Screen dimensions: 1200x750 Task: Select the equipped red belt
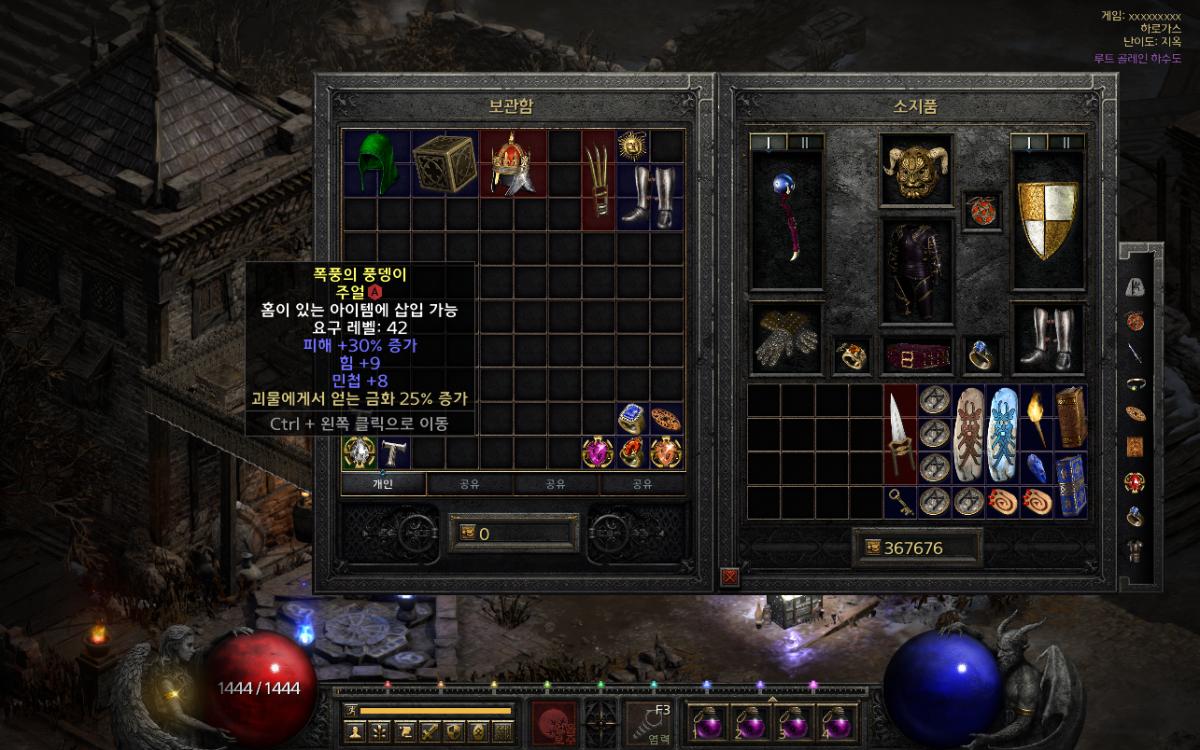pos(914,354)
